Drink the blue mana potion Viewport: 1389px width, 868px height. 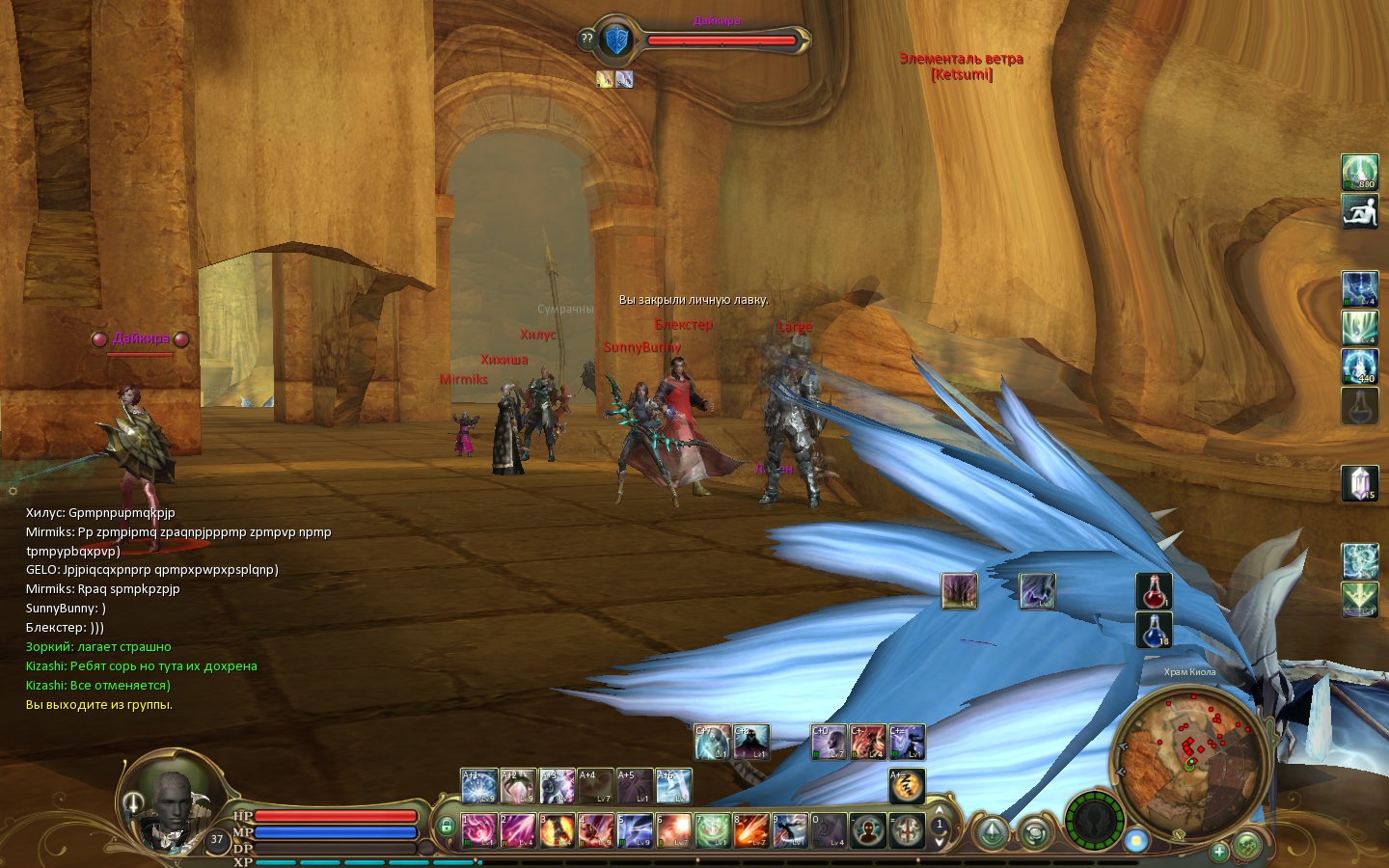[1154, 630]
